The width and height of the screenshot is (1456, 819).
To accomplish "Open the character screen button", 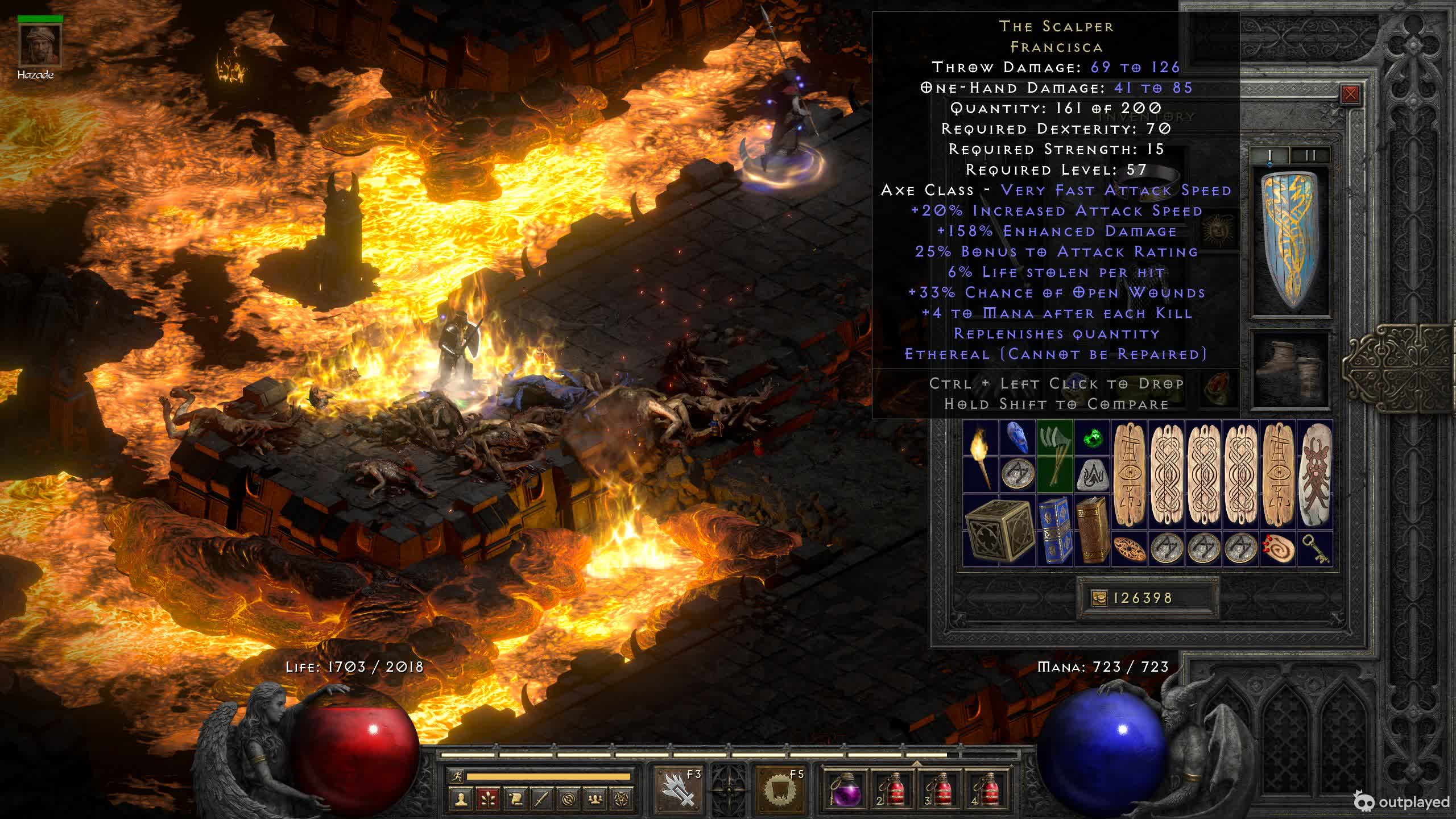I will pyautogui.click(x=461, y=799).
